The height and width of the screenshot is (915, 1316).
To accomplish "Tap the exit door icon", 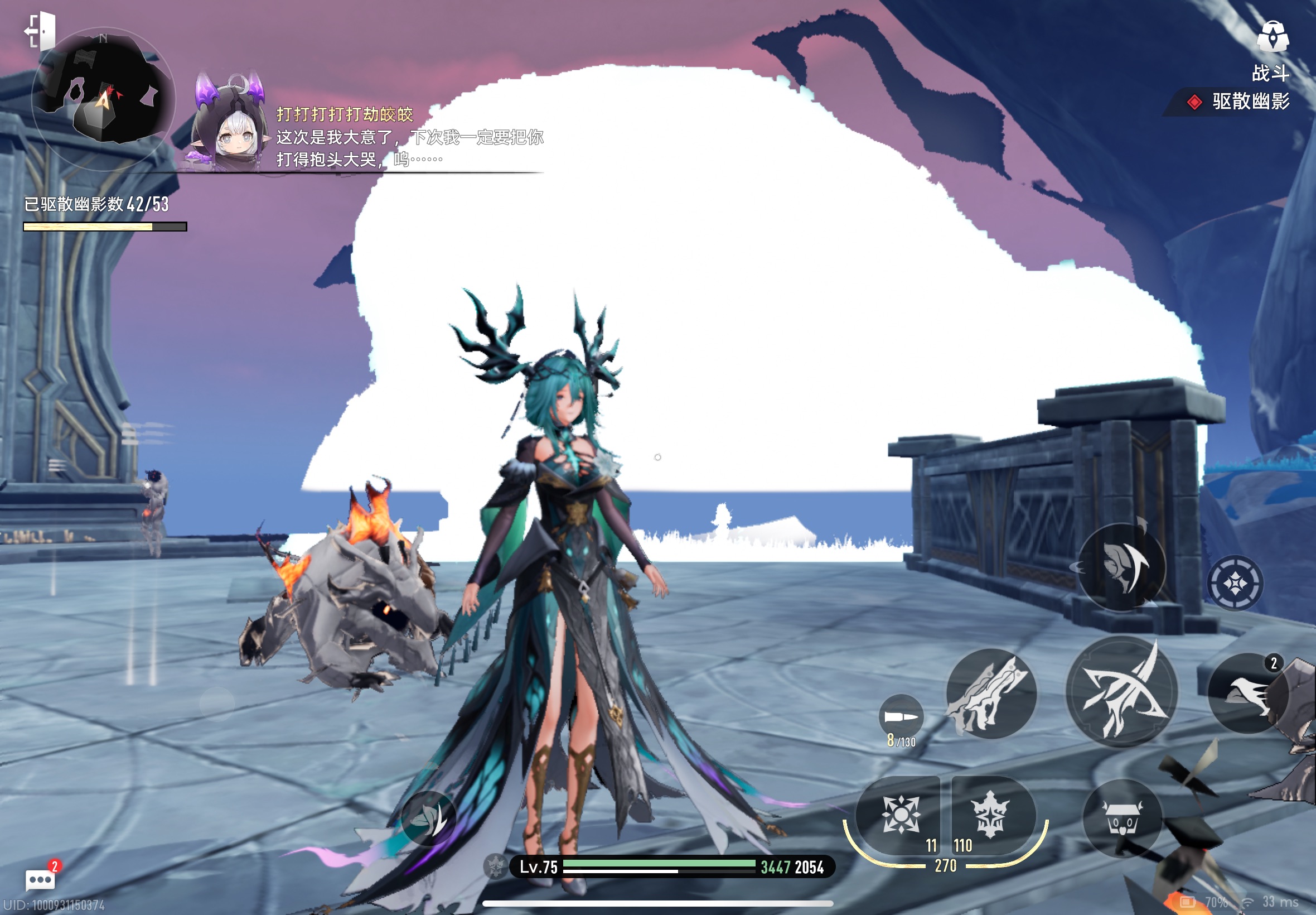I will [x=40, y=31].
